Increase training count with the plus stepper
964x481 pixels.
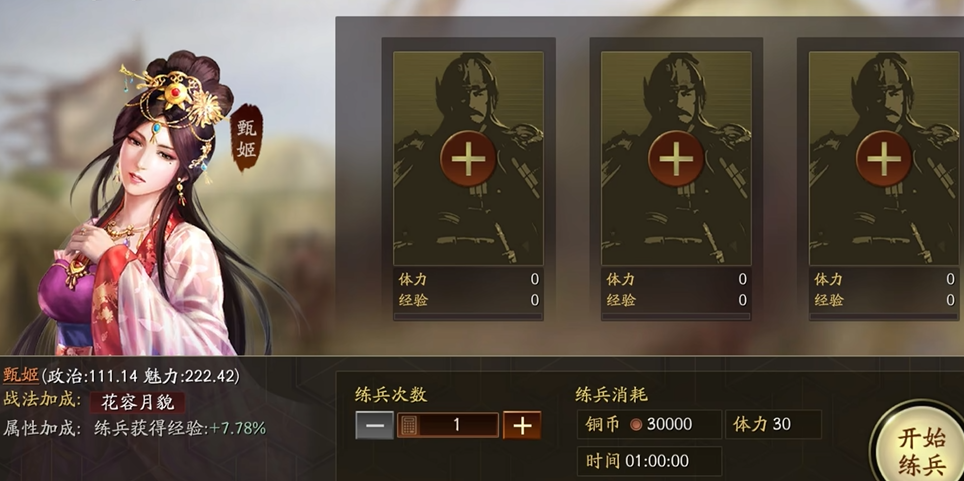[522, 425]
